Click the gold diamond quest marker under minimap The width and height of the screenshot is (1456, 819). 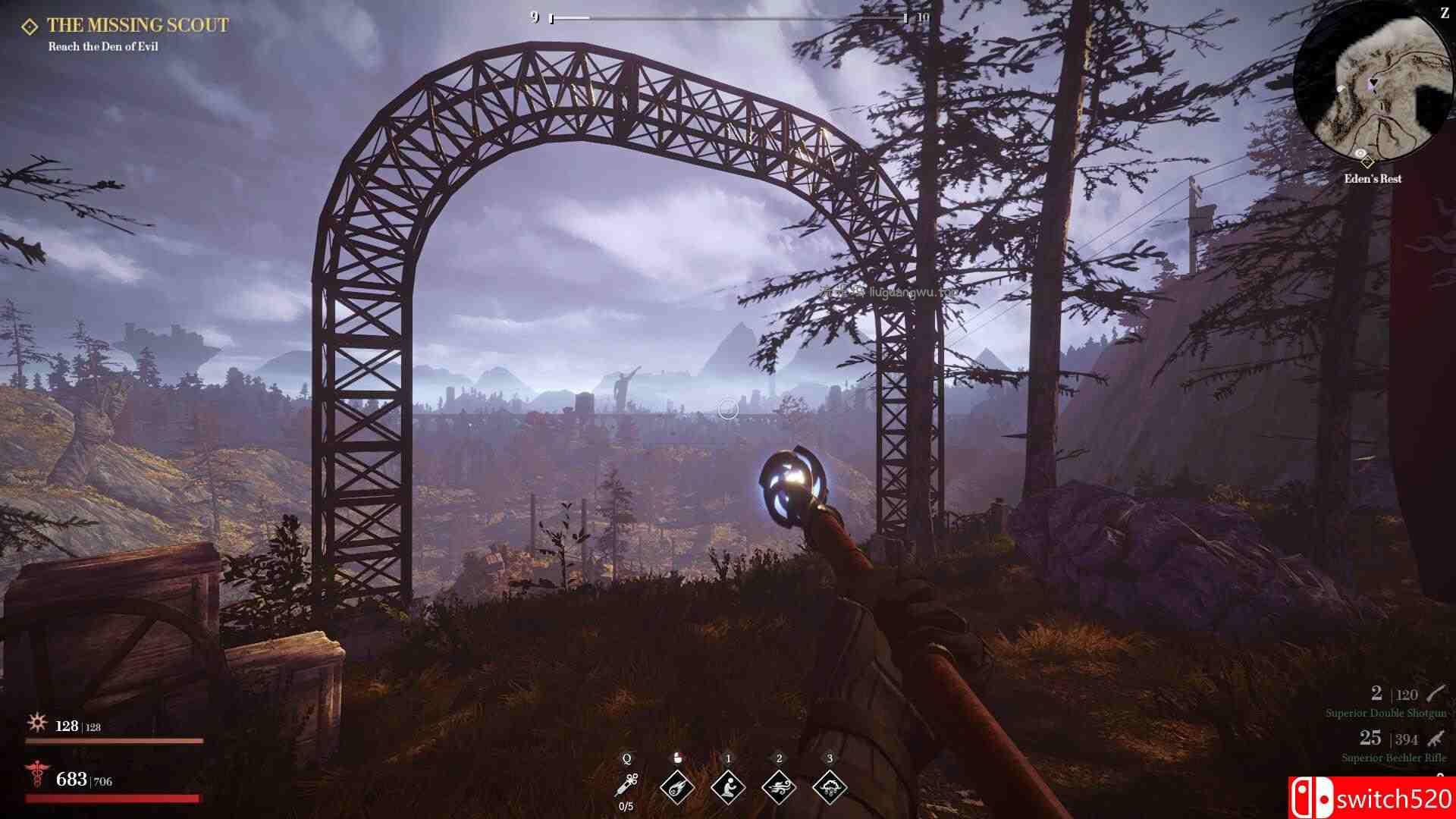(x=1367, y=162)
